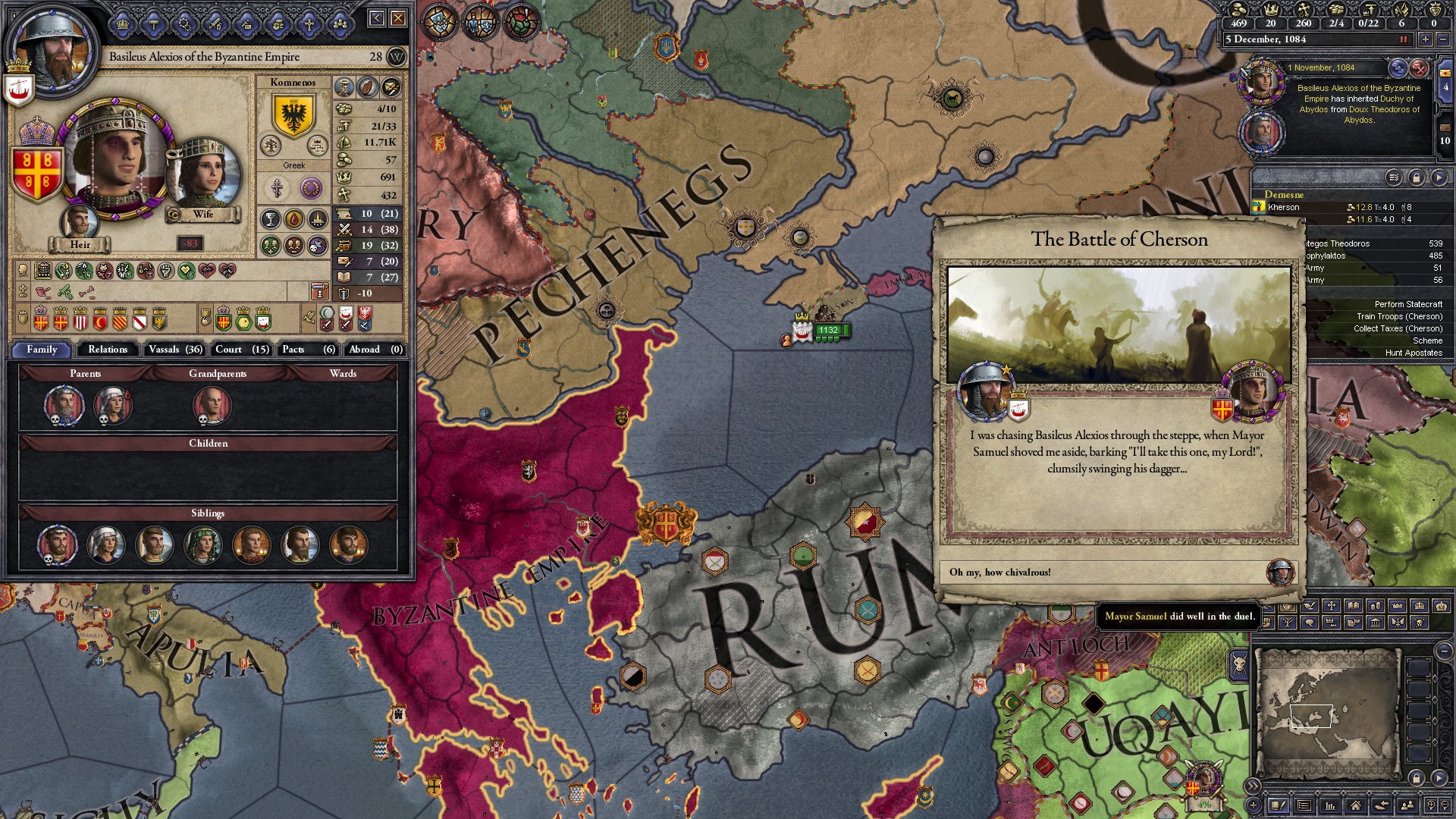
Task: Dismiss the inheritance message with the red X
Action: 1419,68
